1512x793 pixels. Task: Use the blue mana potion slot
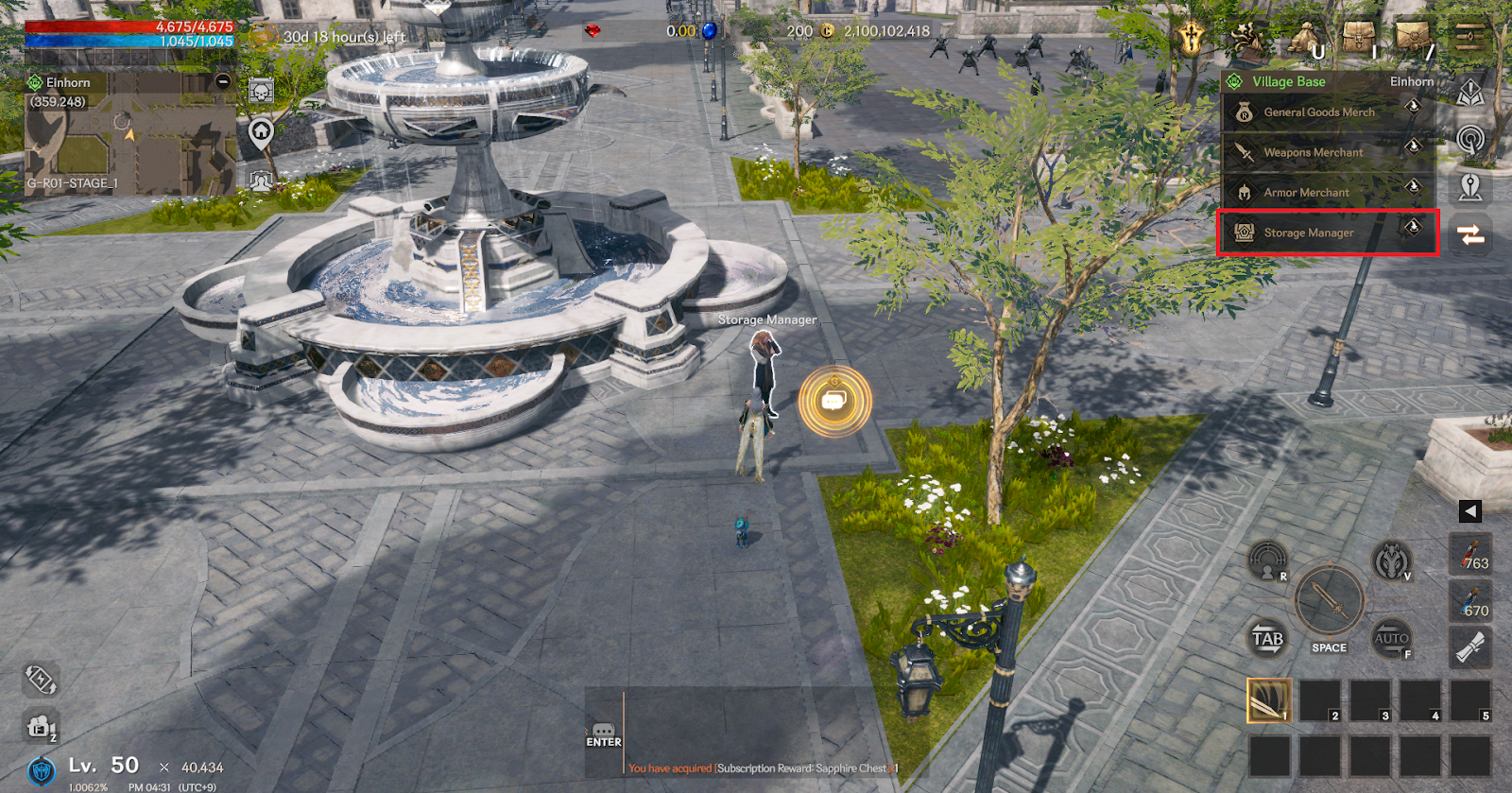tap(1470, 602)
